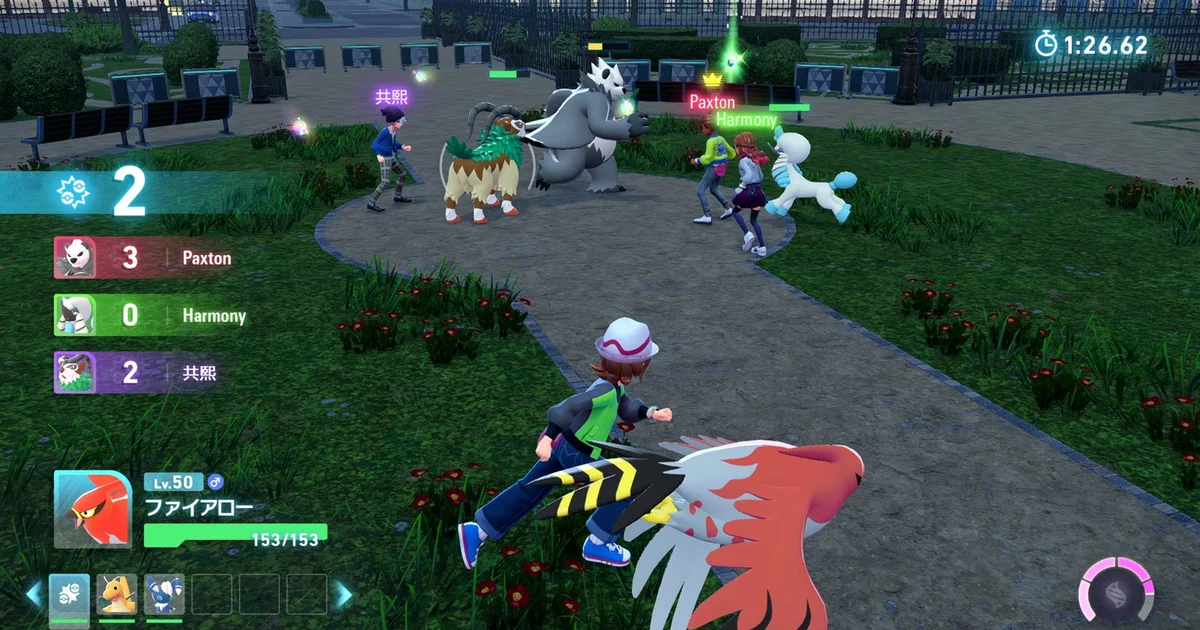Select Harmony's row in the scoreboard
Image resolution: width=1200 pixels, height=630 pixels.
[150, 316]
